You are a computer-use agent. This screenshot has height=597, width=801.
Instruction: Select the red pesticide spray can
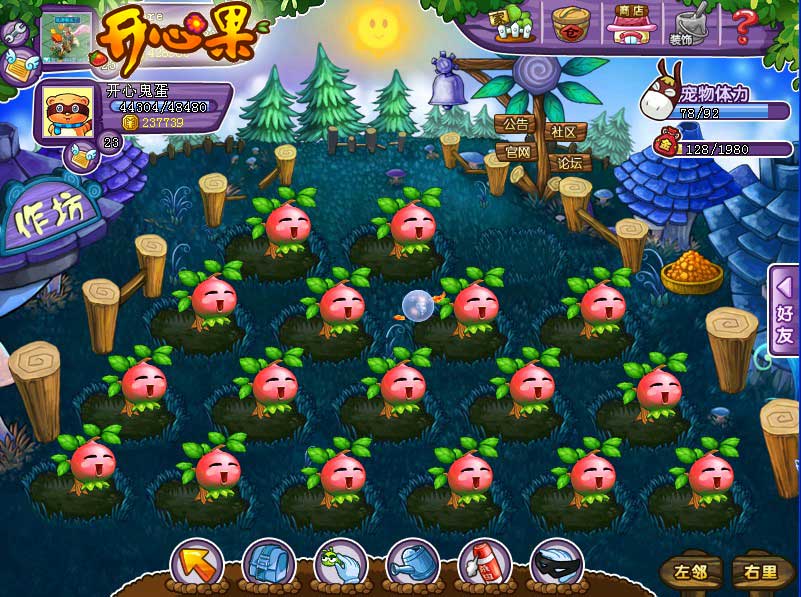point(484,564)
